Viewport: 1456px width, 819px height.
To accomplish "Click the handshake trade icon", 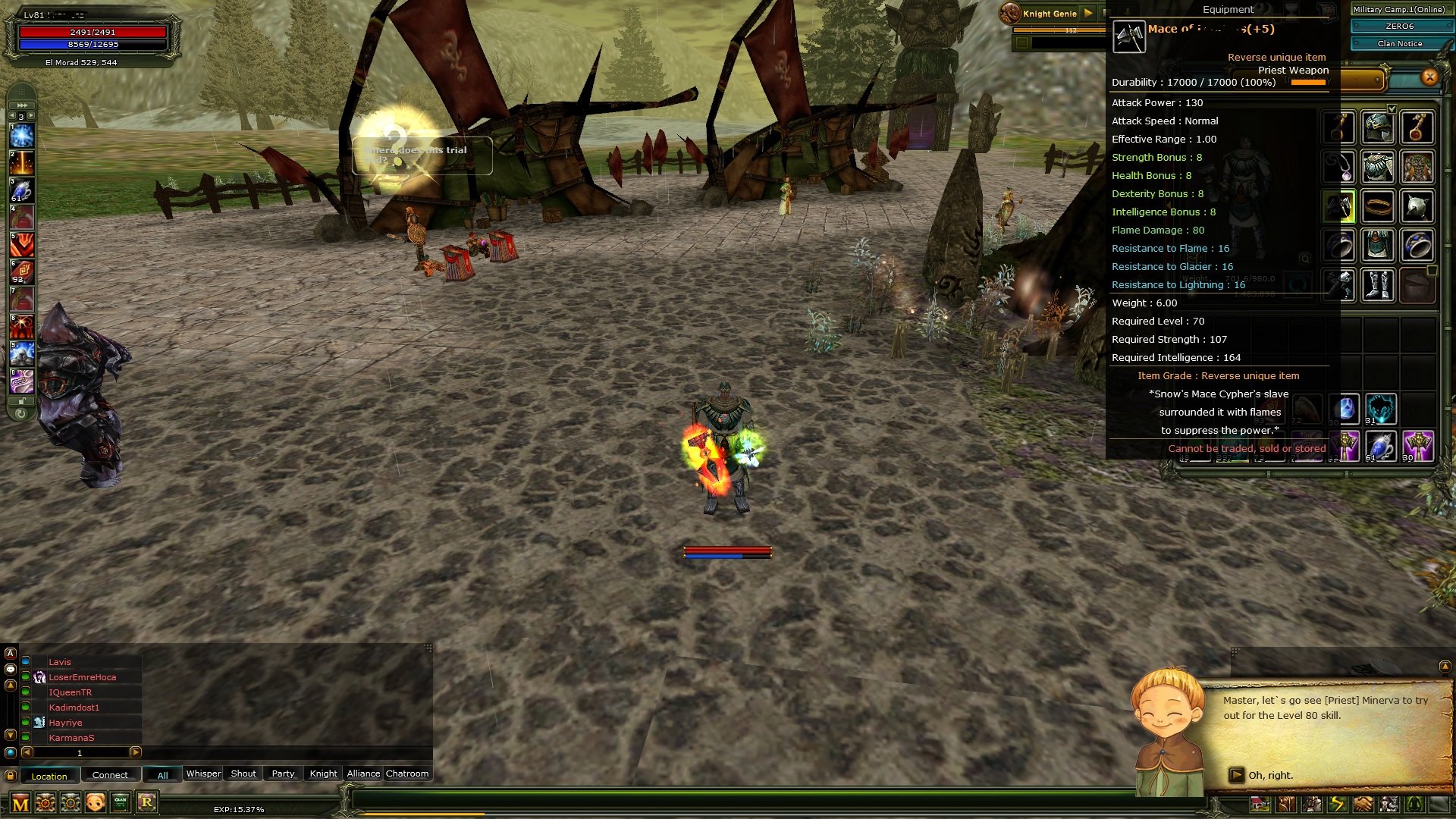I will tap(1363, 803).
